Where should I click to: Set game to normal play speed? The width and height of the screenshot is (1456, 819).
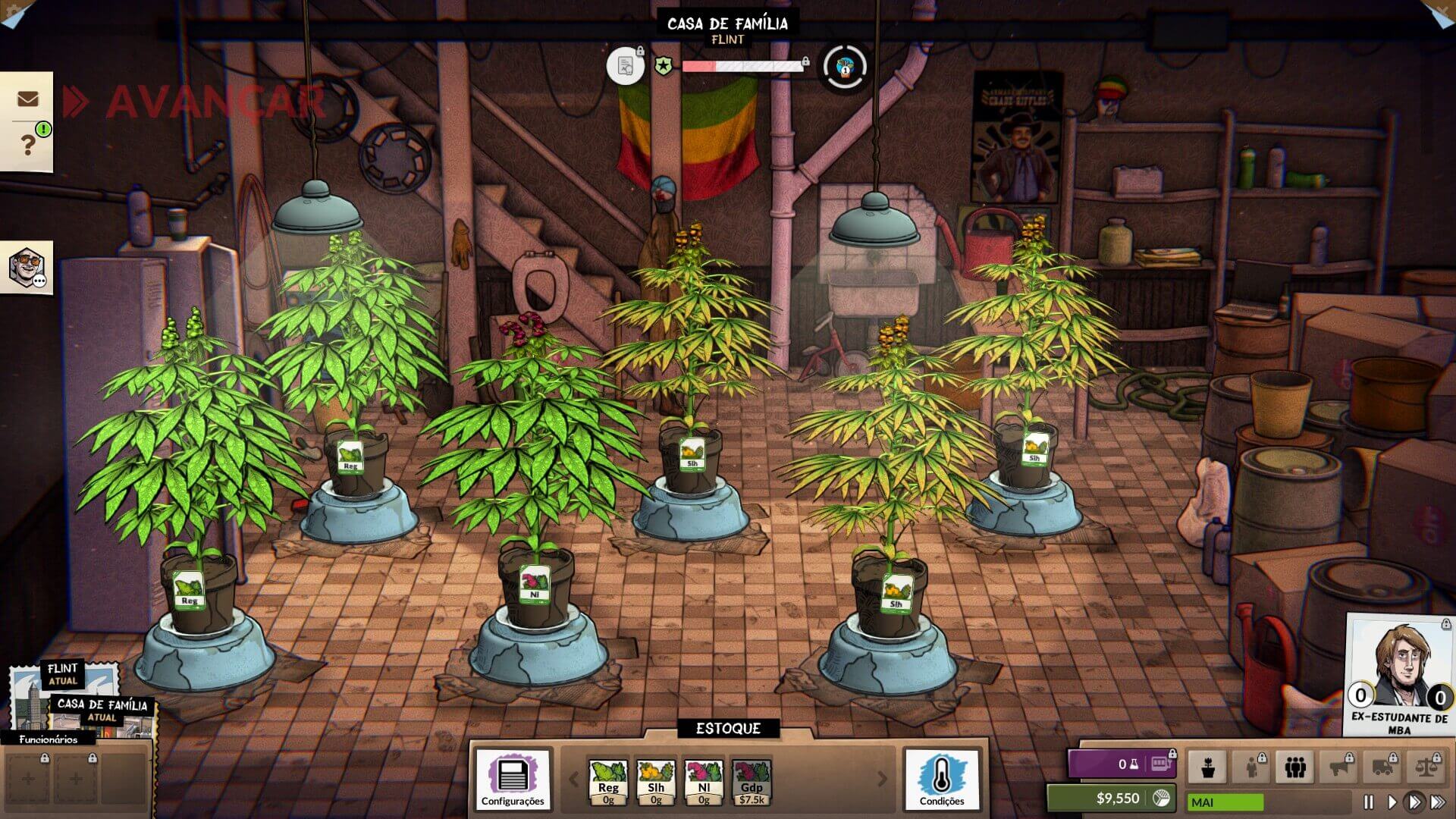[1392, 802]
